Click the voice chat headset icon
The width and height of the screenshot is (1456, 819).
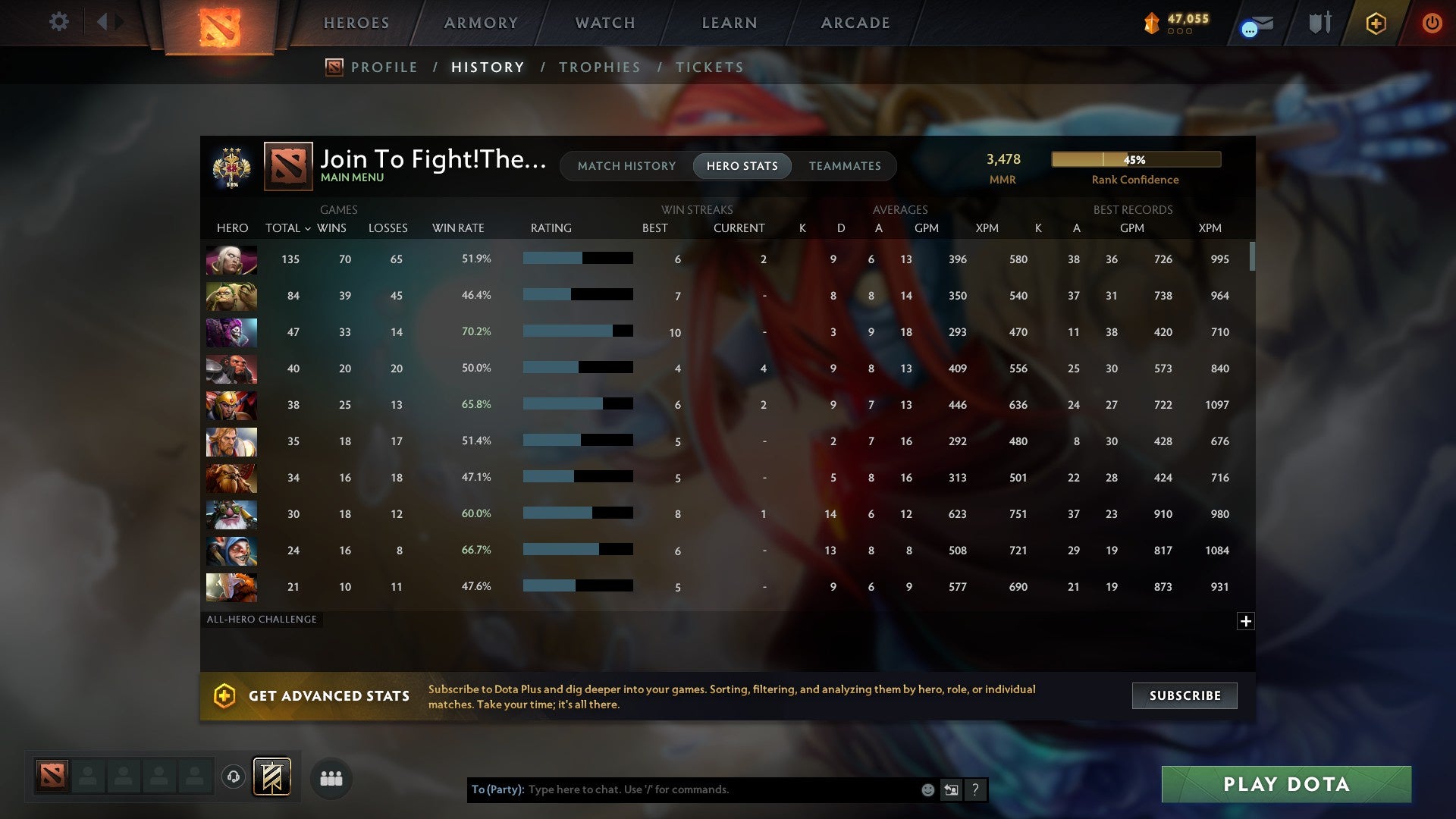coord(234,777)
